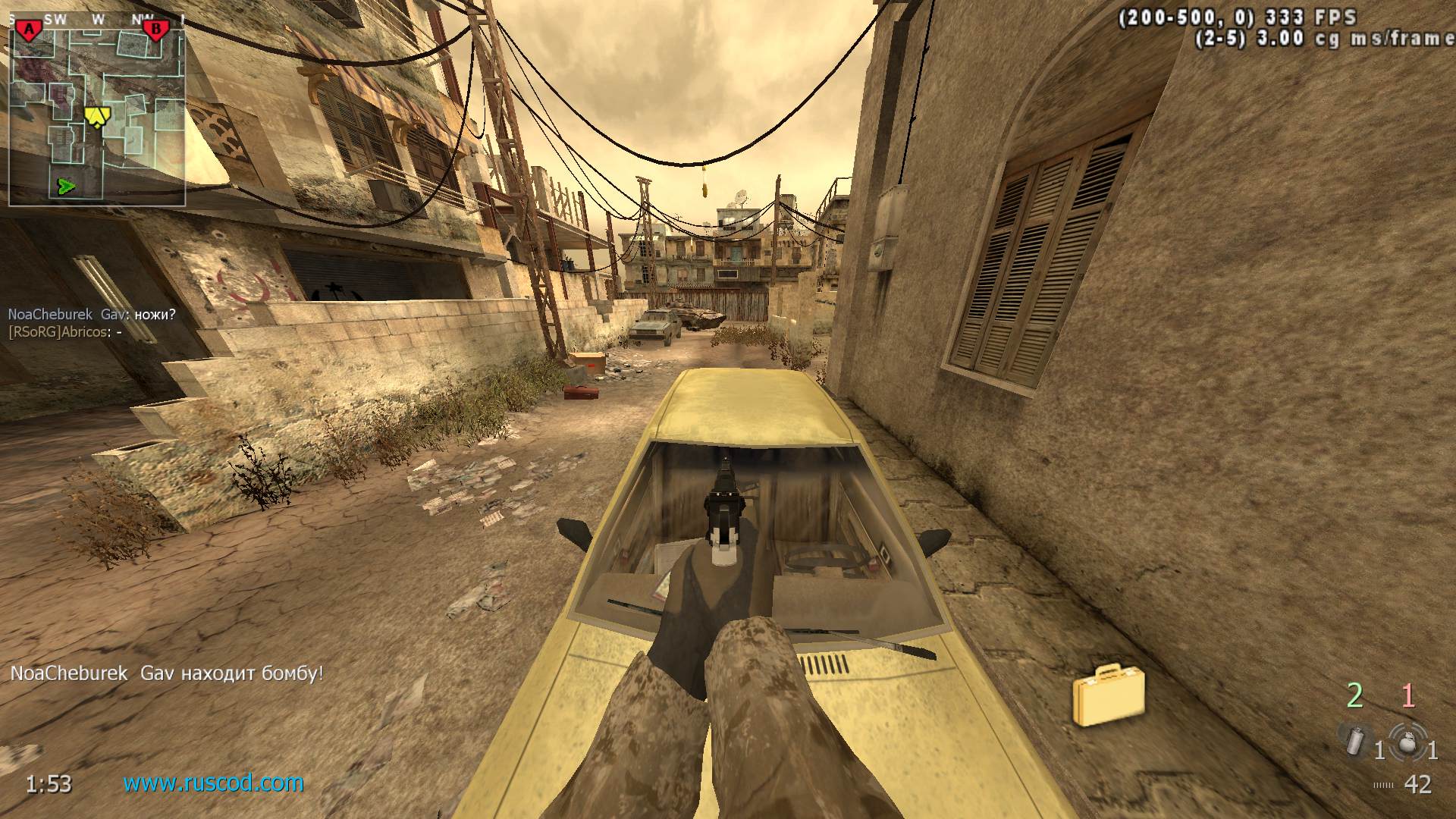Image resolution: width=1456 pixels, height=819 pixels.
Task: Select bomb site B marker on minimap
Action: click(x=156, y=30)
